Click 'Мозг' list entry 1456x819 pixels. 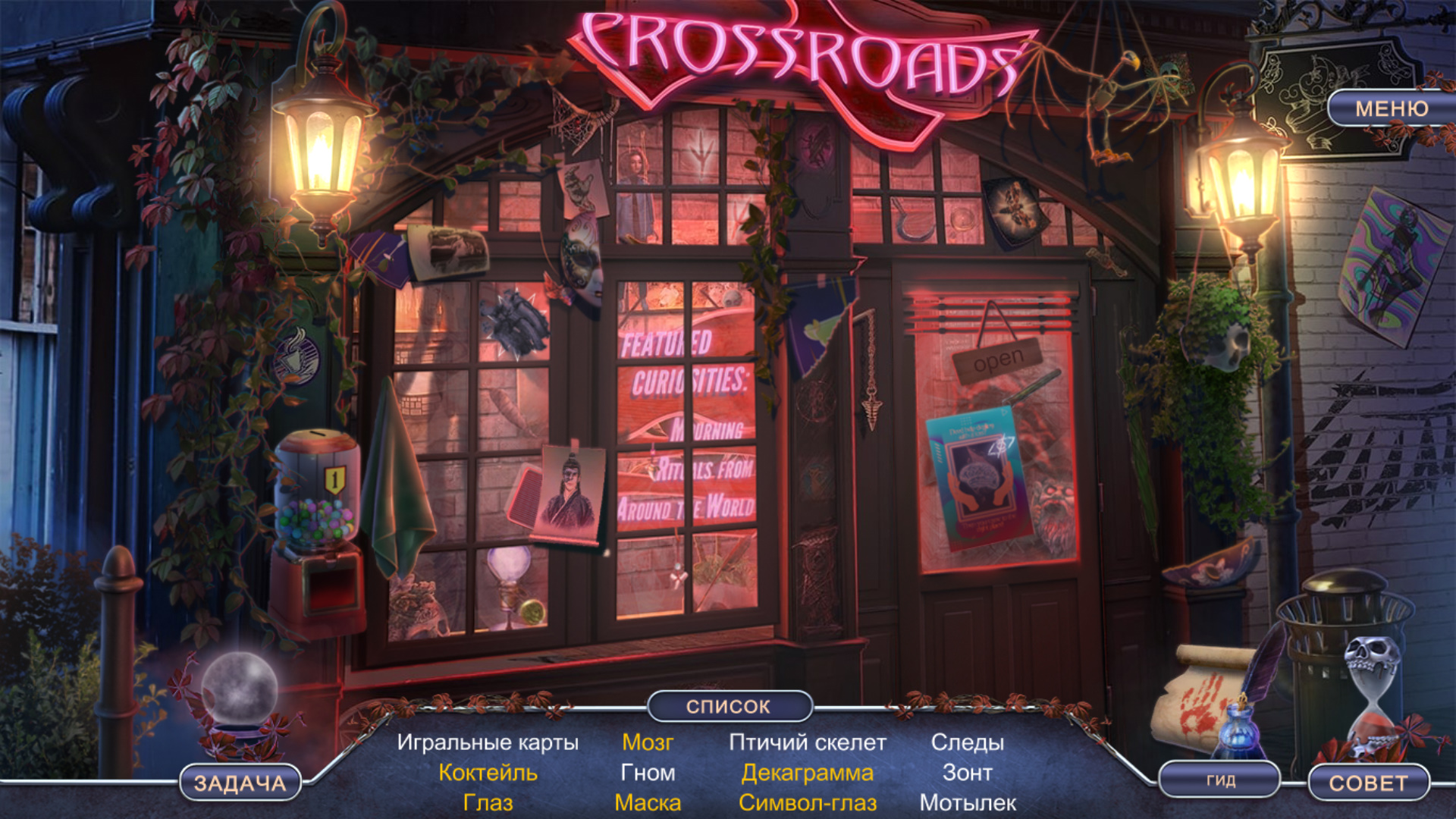[x=648, y=742]
